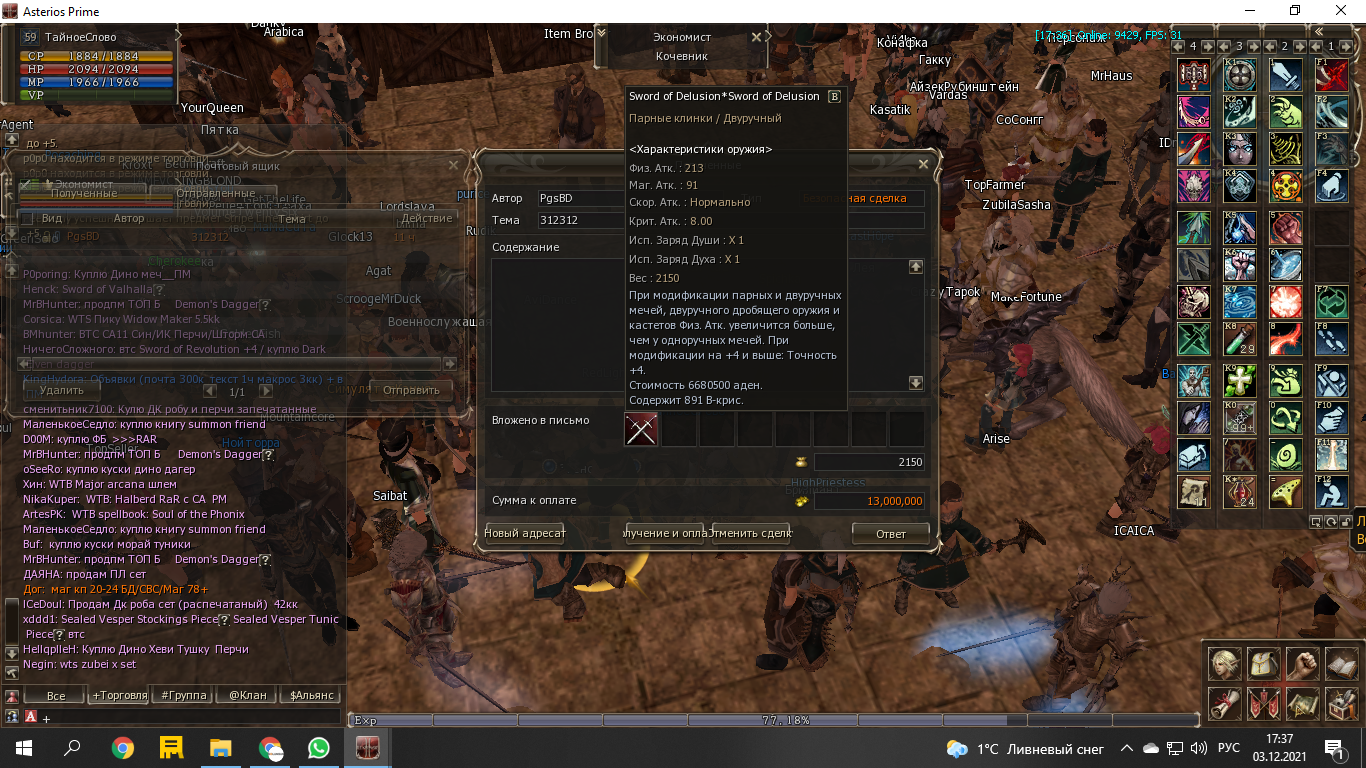The image size is (1366, 768).
Task: Accept item and pay for the letter
Action: (666, 533)
